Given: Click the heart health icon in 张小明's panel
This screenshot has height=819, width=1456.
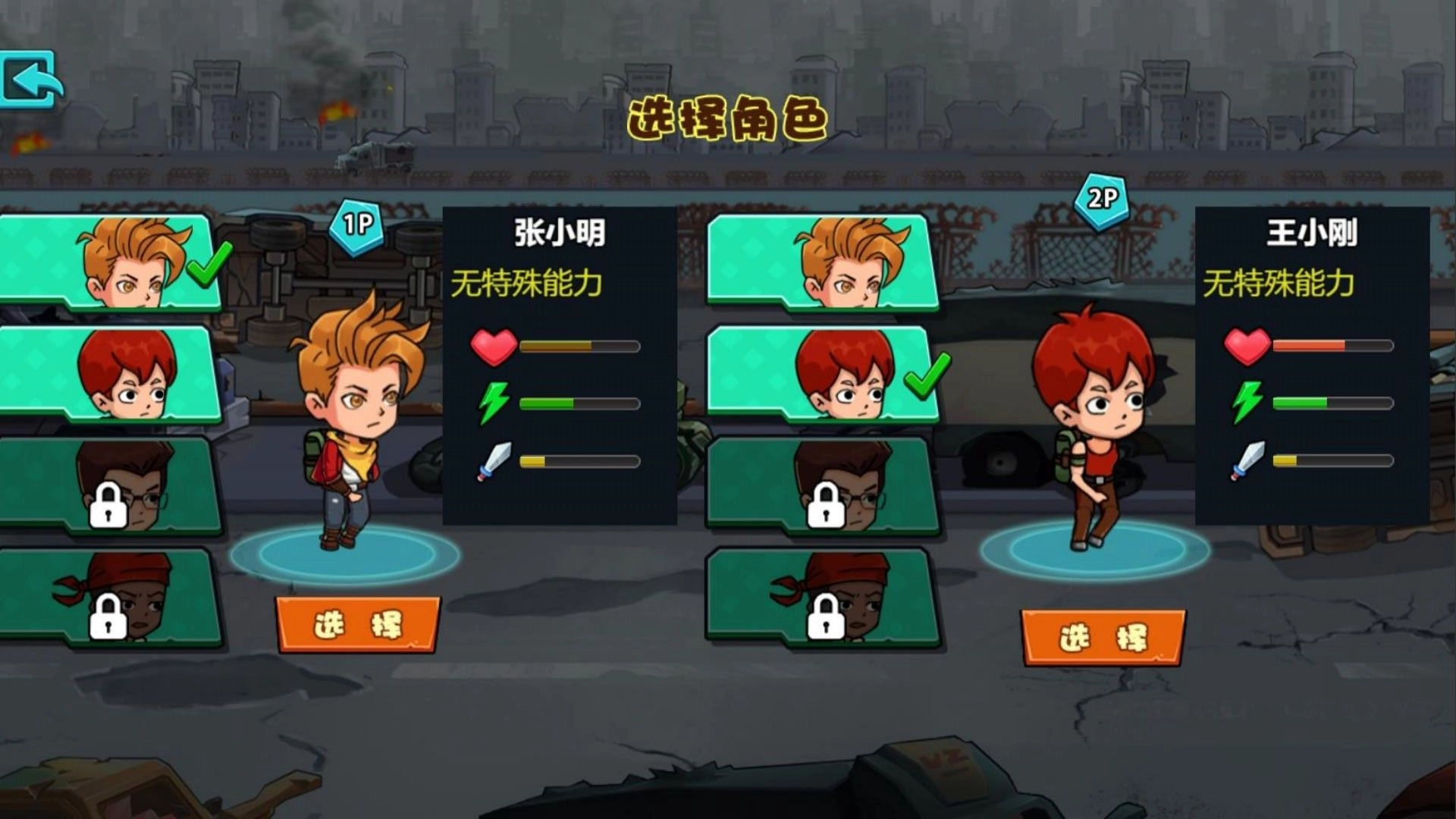Looking at the screenshot, I should click(493, 345).
